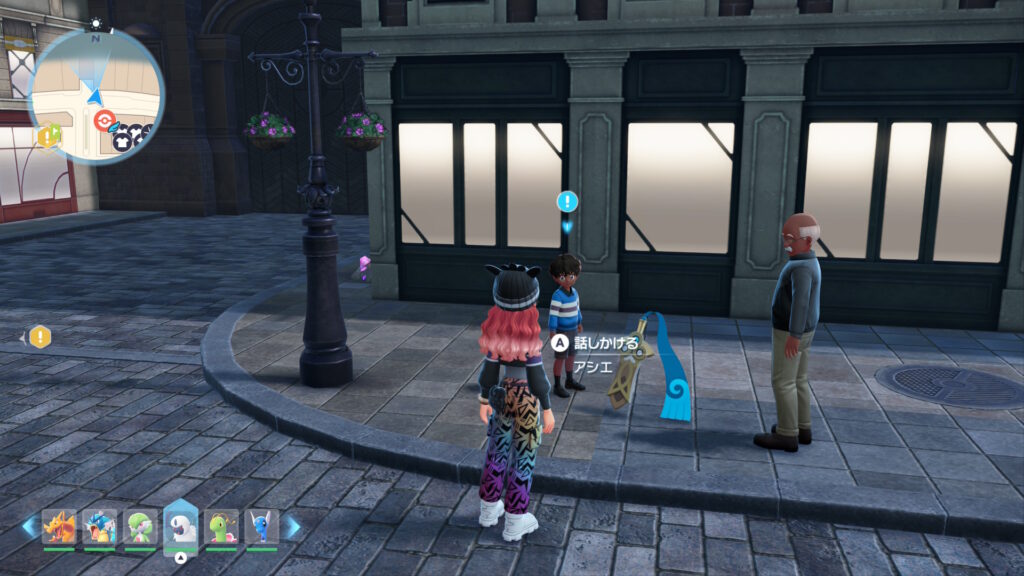
Task: Click the yellow quest marker beside minimap
Action: point(48,135)
